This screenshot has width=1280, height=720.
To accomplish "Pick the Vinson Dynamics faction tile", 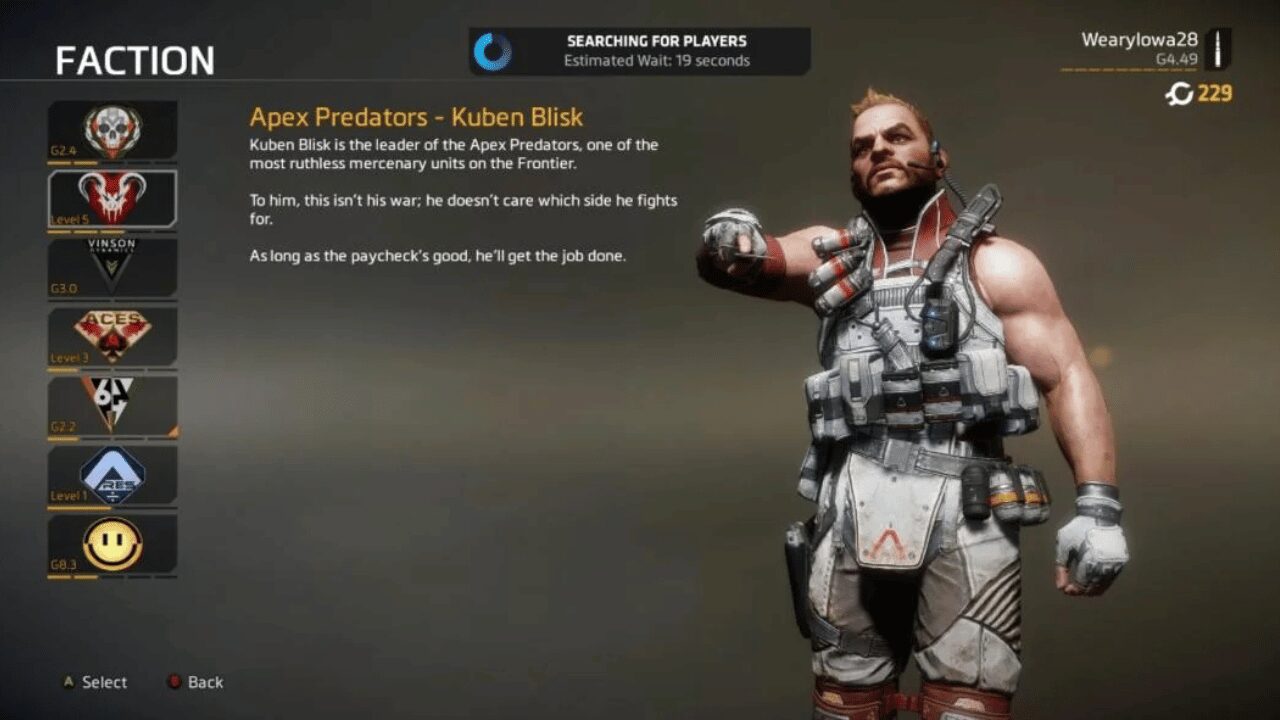I will [x=112, y=267].
